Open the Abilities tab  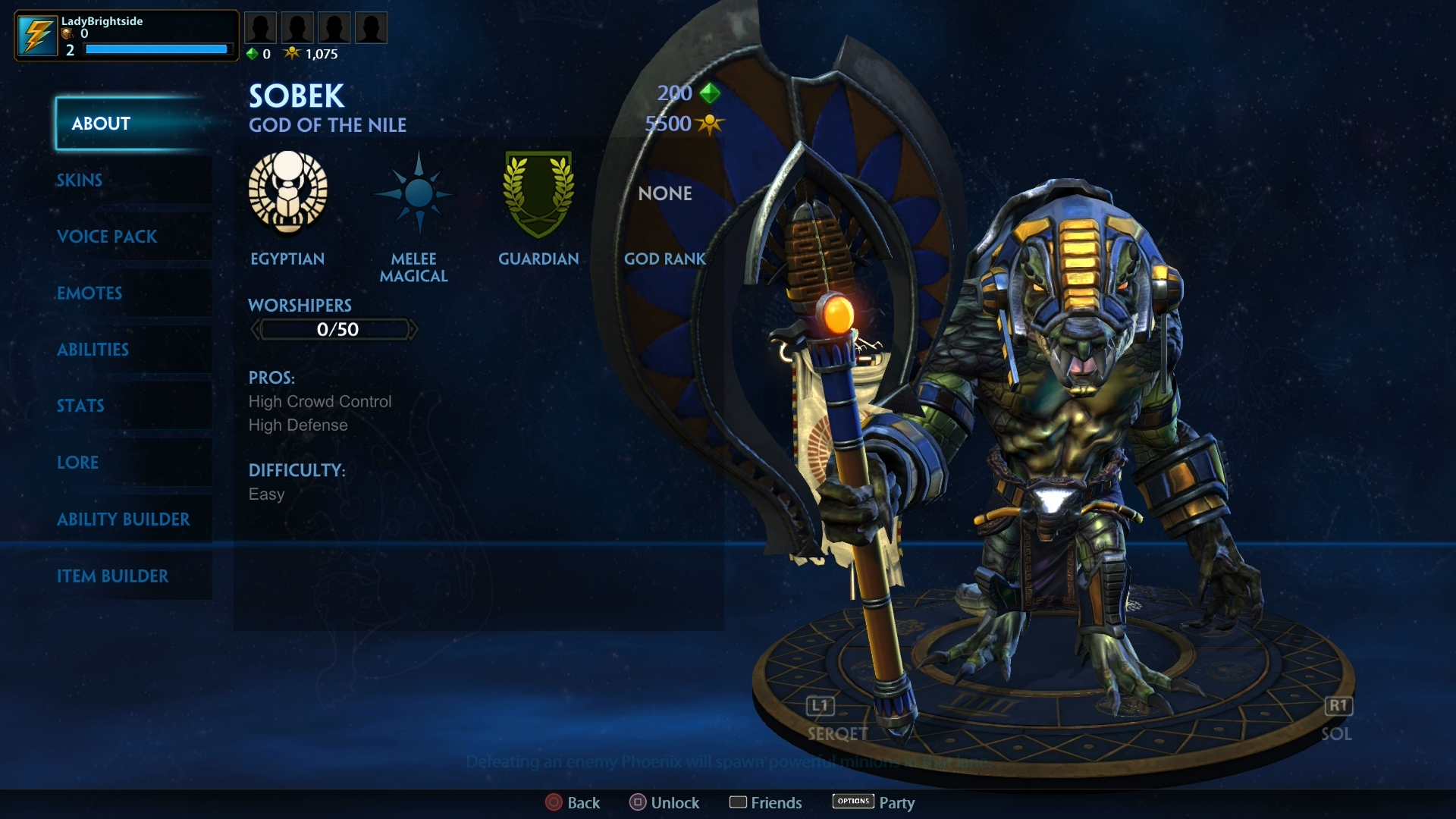[93, 350]
